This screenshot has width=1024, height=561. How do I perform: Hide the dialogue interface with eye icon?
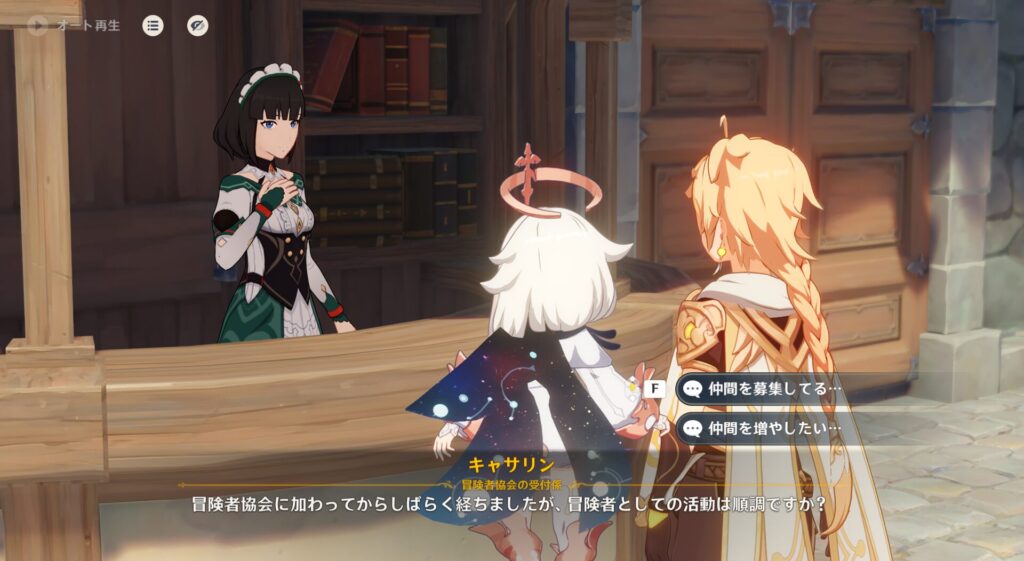[198, 26]
